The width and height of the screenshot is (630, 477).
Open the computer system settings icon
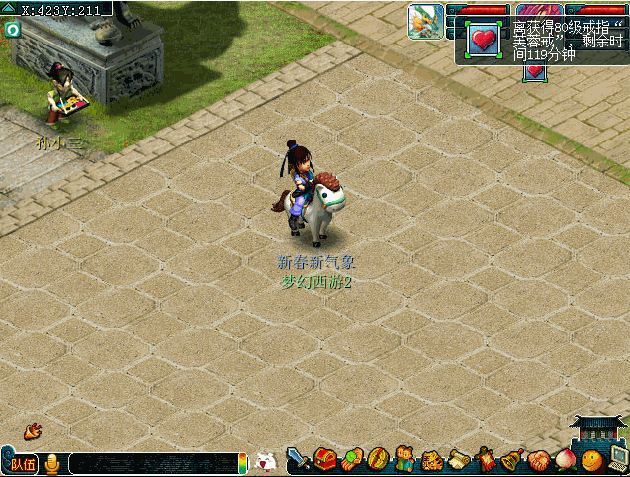pyautogui.click(x=618, y=459)
